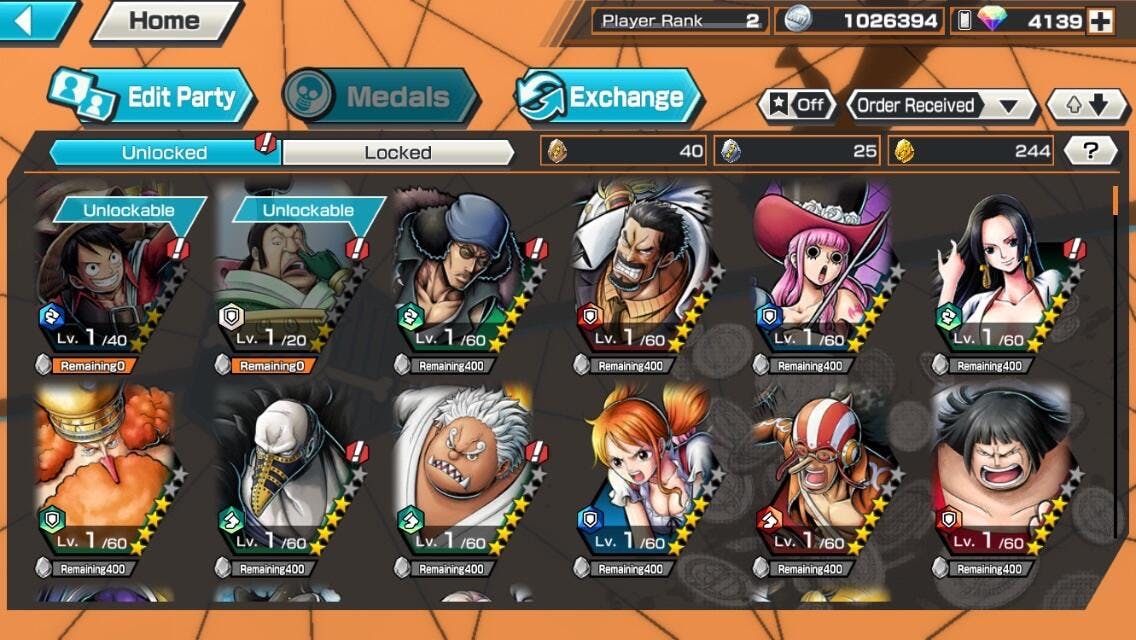Open the Exchange menu
The image size is (1136, 640).
pyautogui.click(x=610, y=97)
